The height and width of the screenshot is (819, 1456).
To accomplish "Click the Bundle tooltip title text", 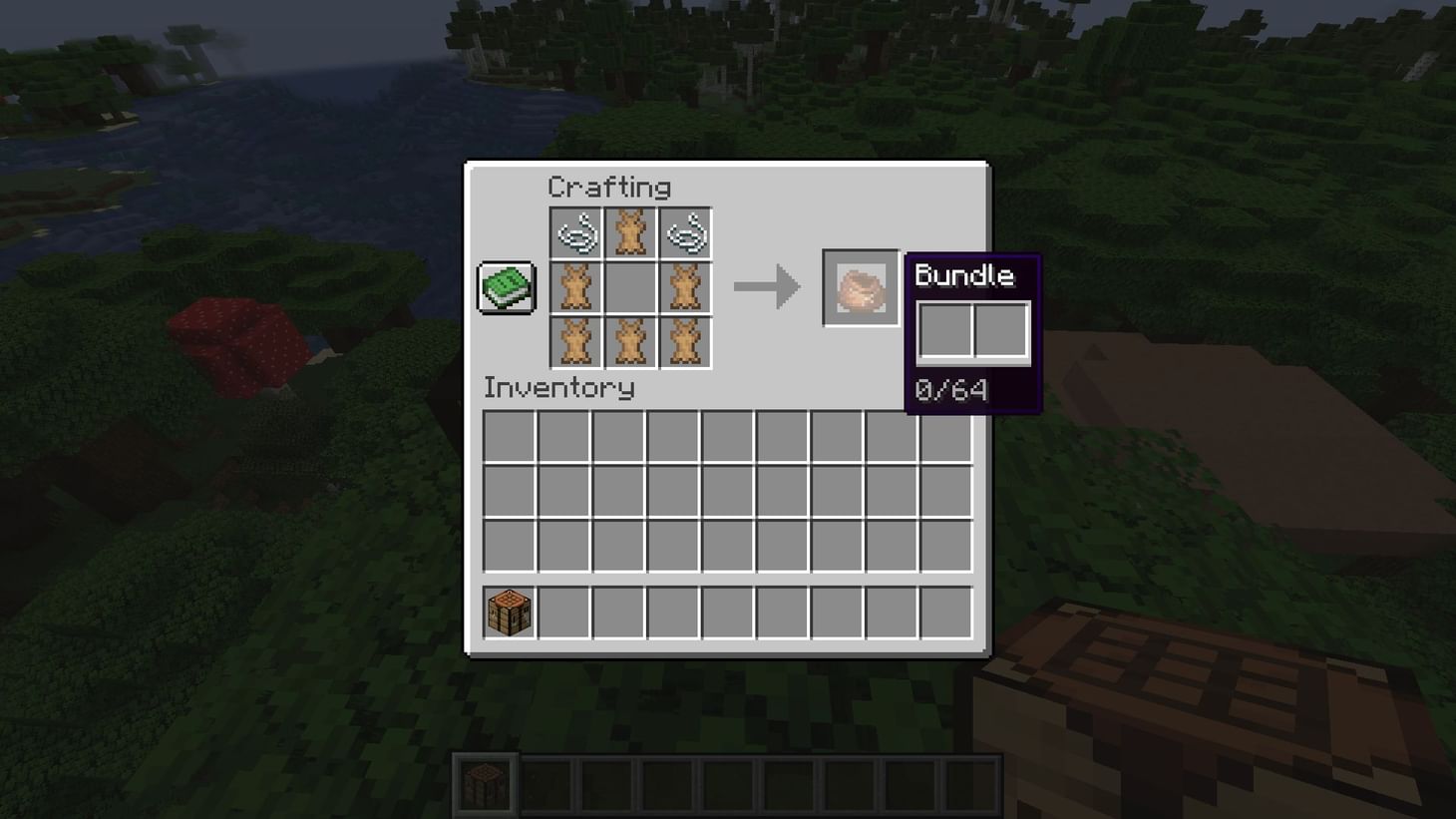I will coord(965,276).
